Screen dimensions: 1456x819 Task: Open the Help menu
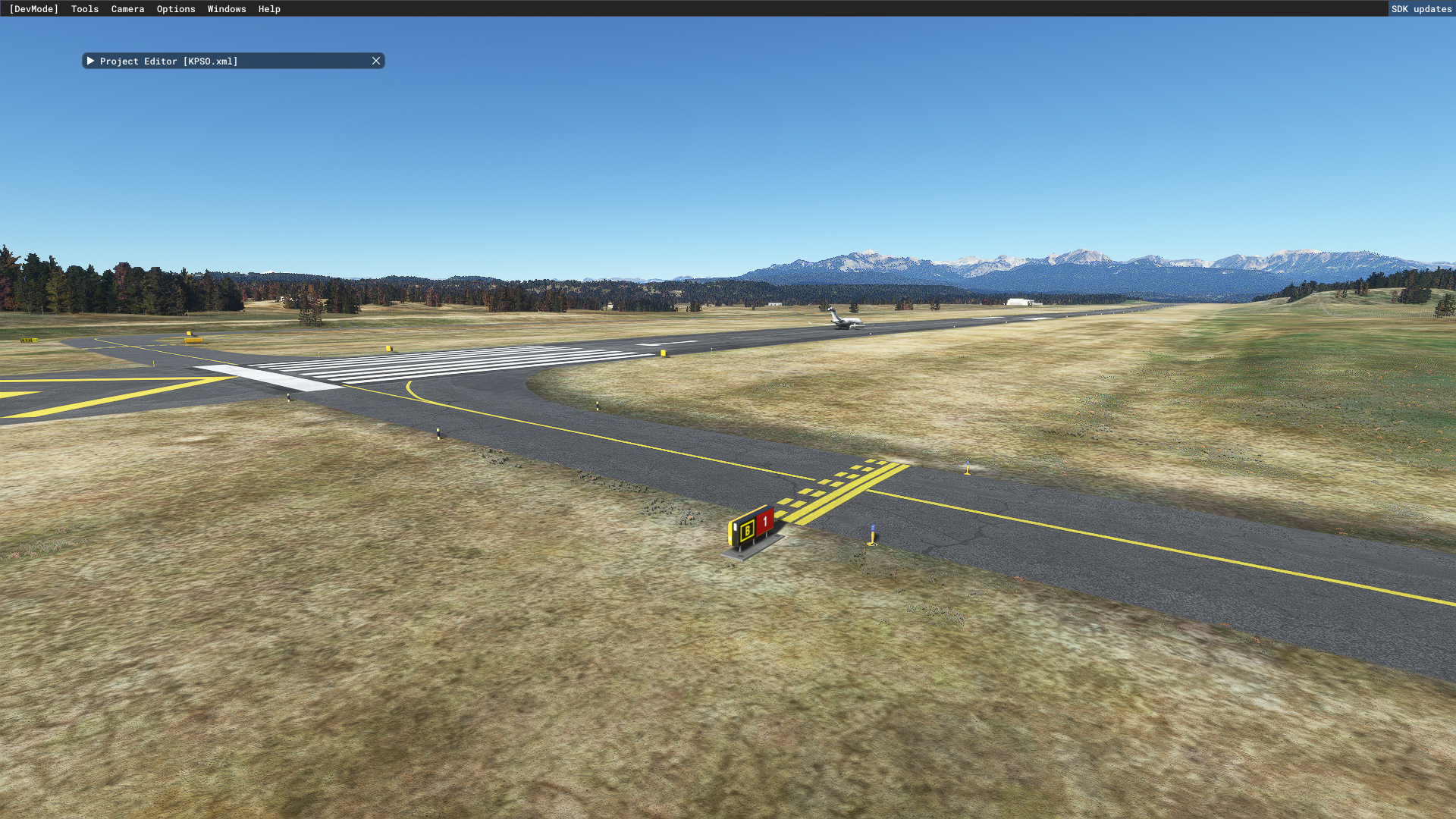coord(269,9)
